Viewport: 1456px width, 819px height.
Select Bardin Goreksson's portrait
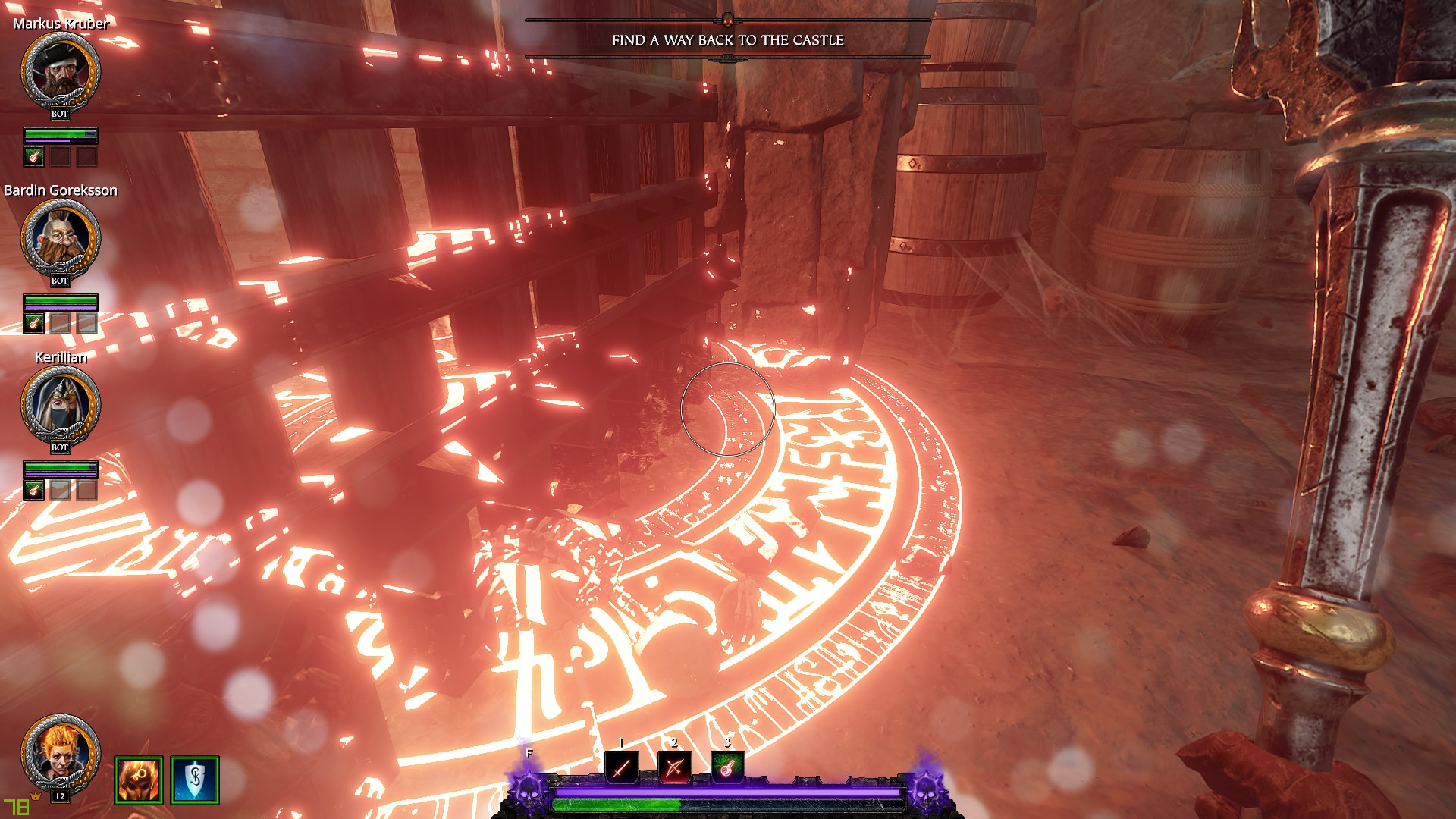coord(60,237)
